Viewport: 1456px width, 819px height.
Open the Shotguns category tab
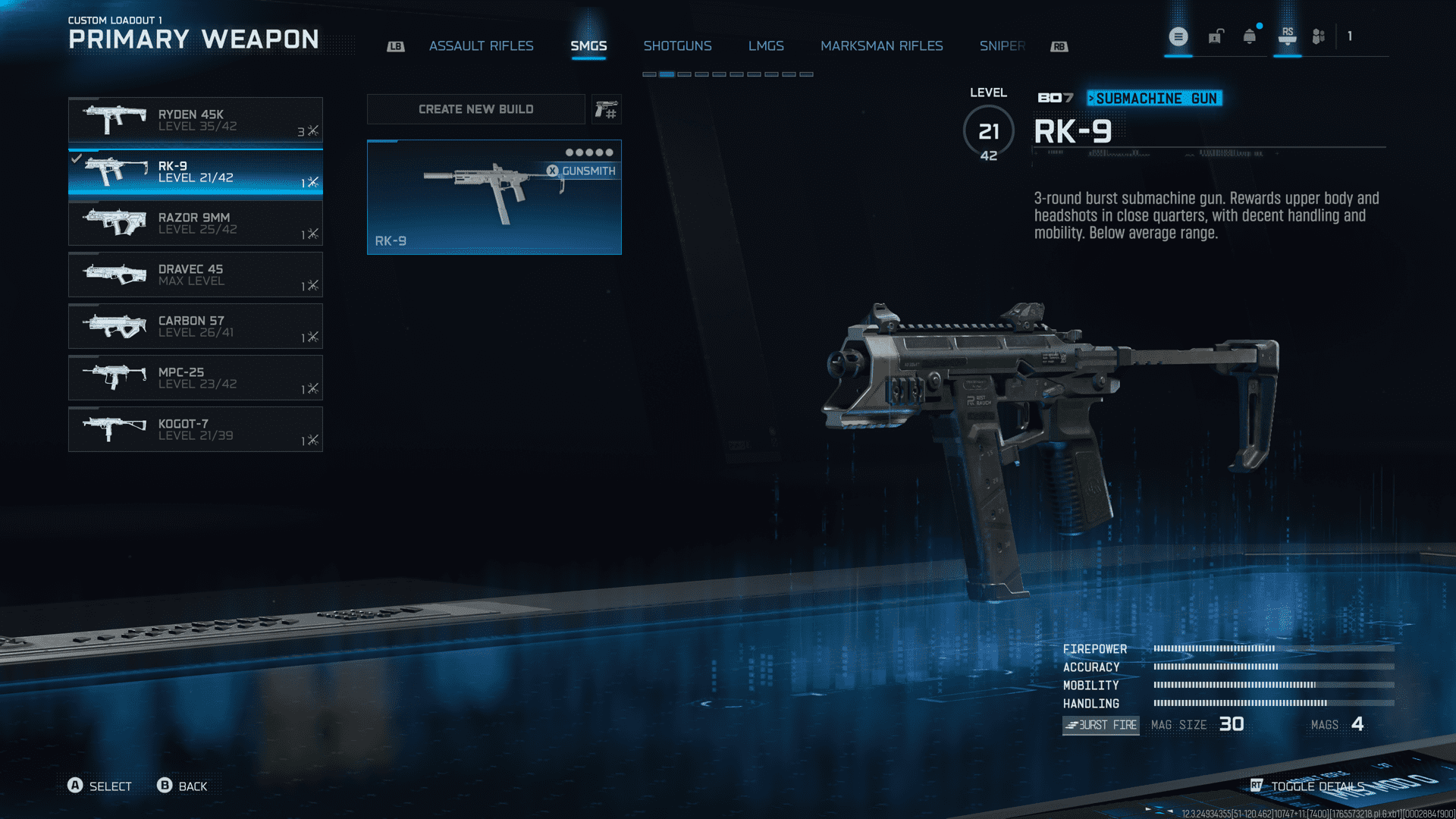(x=677, y=46)
